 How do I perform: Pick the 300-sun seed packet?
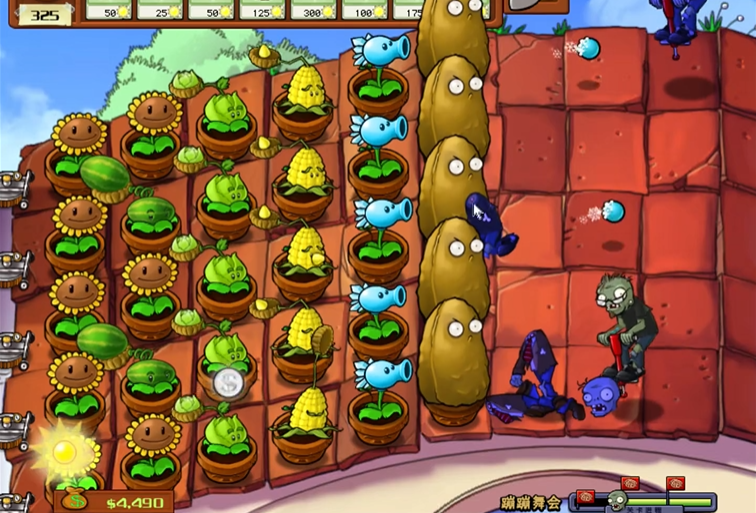click(313, 9)
